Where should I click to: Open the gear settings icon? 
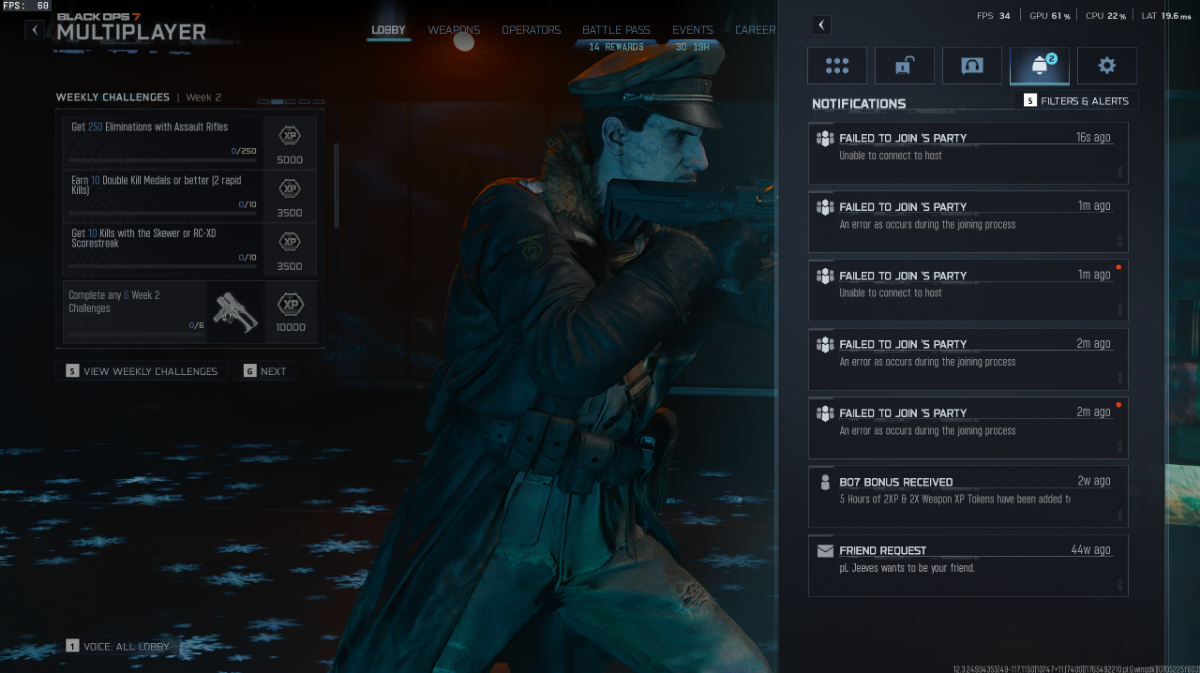click(x=1106, y=66)
